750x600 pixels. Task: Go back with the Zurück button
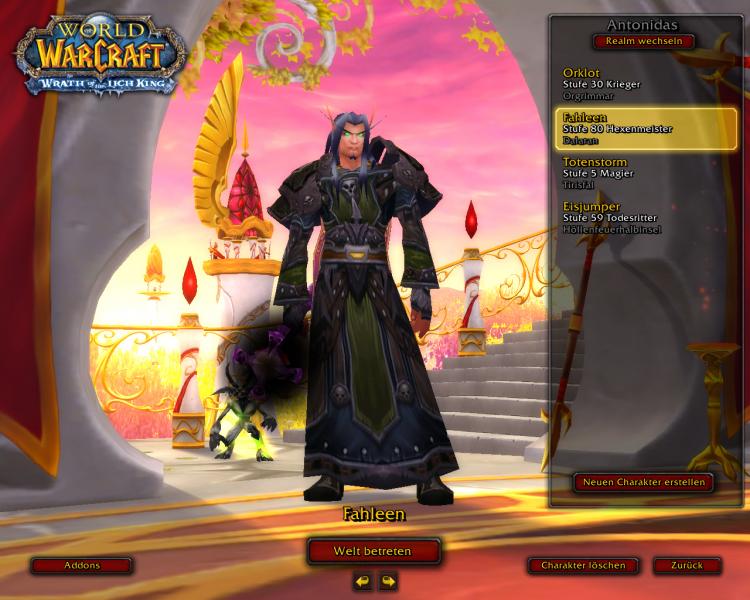pos(687,565)
